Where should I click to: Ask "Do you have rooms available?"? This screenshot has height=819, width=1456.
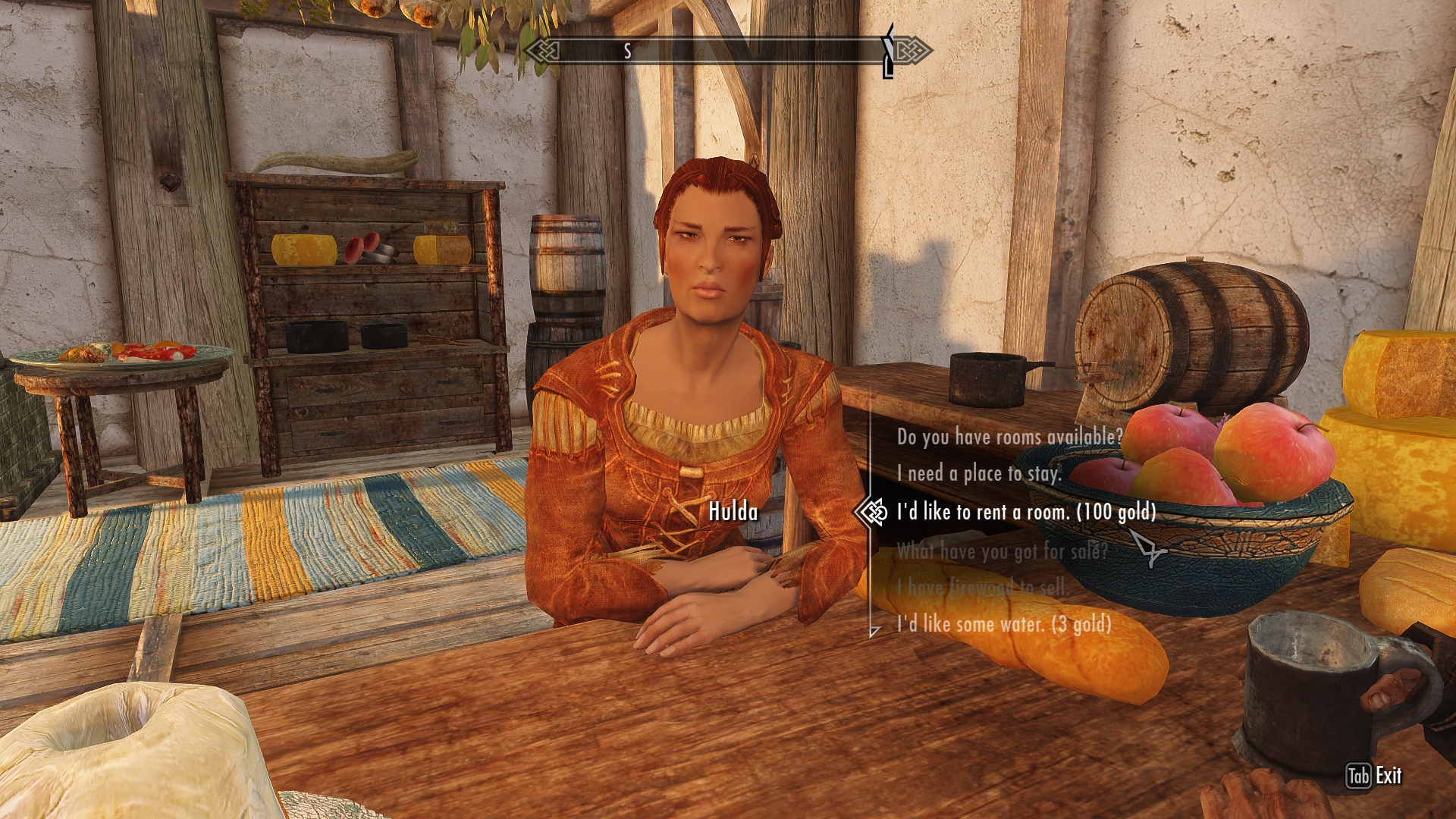(1009, 437)
